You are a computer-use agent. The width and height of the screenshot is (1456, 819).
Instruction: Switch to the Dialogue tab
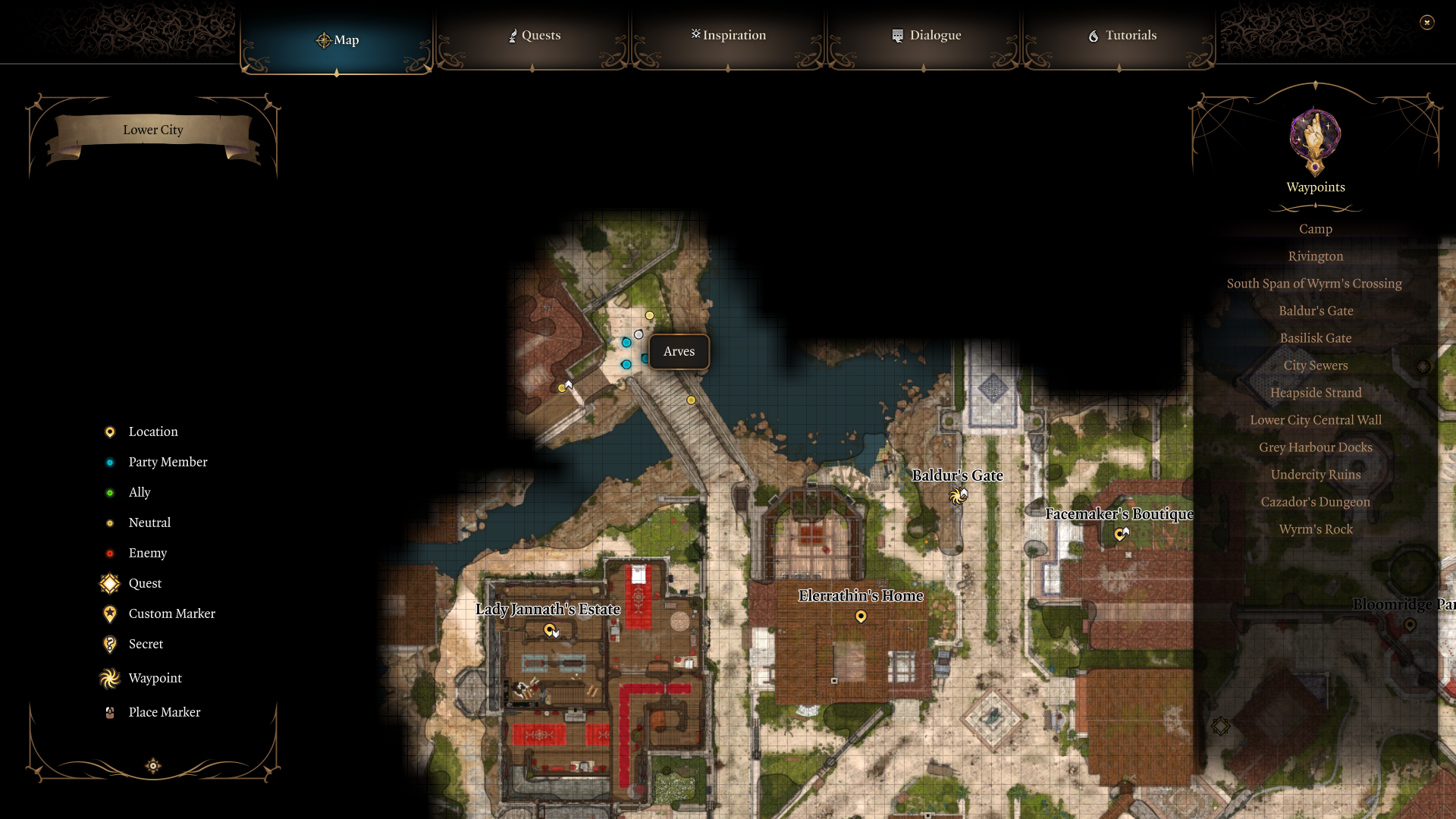point(927,35)
